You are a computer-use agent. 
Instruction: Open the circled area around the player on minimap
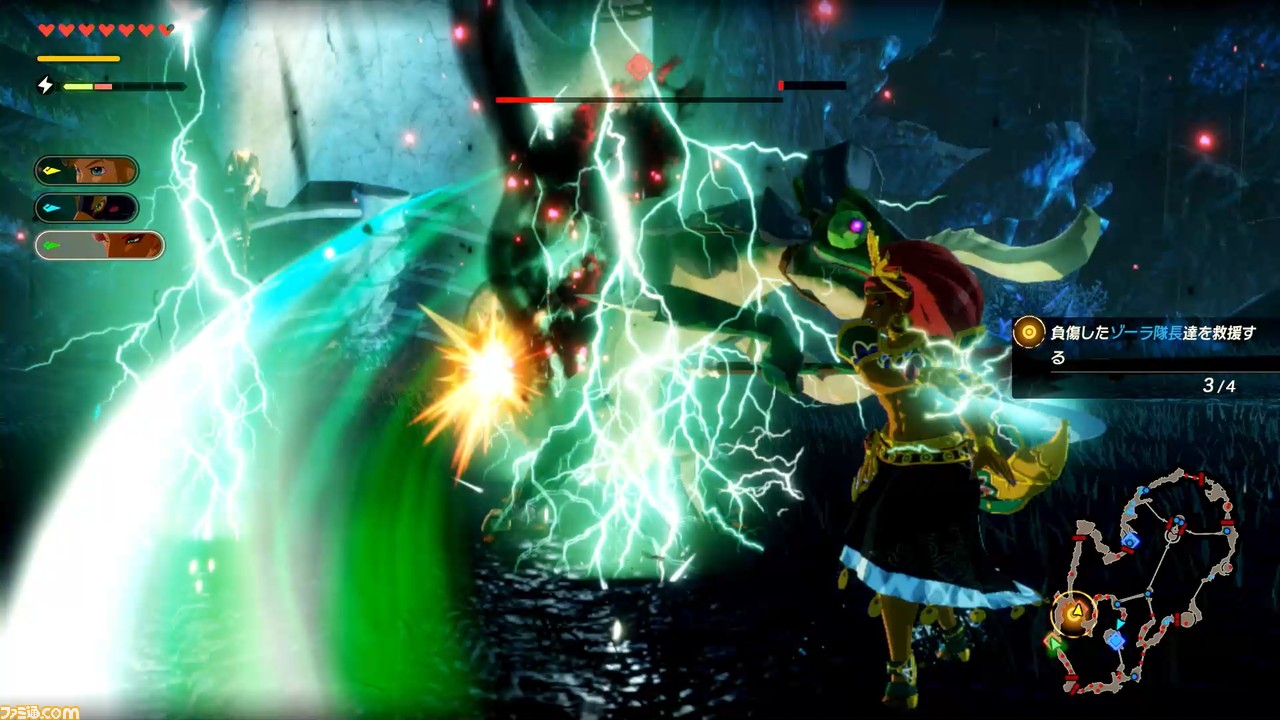coord(1076,613)
